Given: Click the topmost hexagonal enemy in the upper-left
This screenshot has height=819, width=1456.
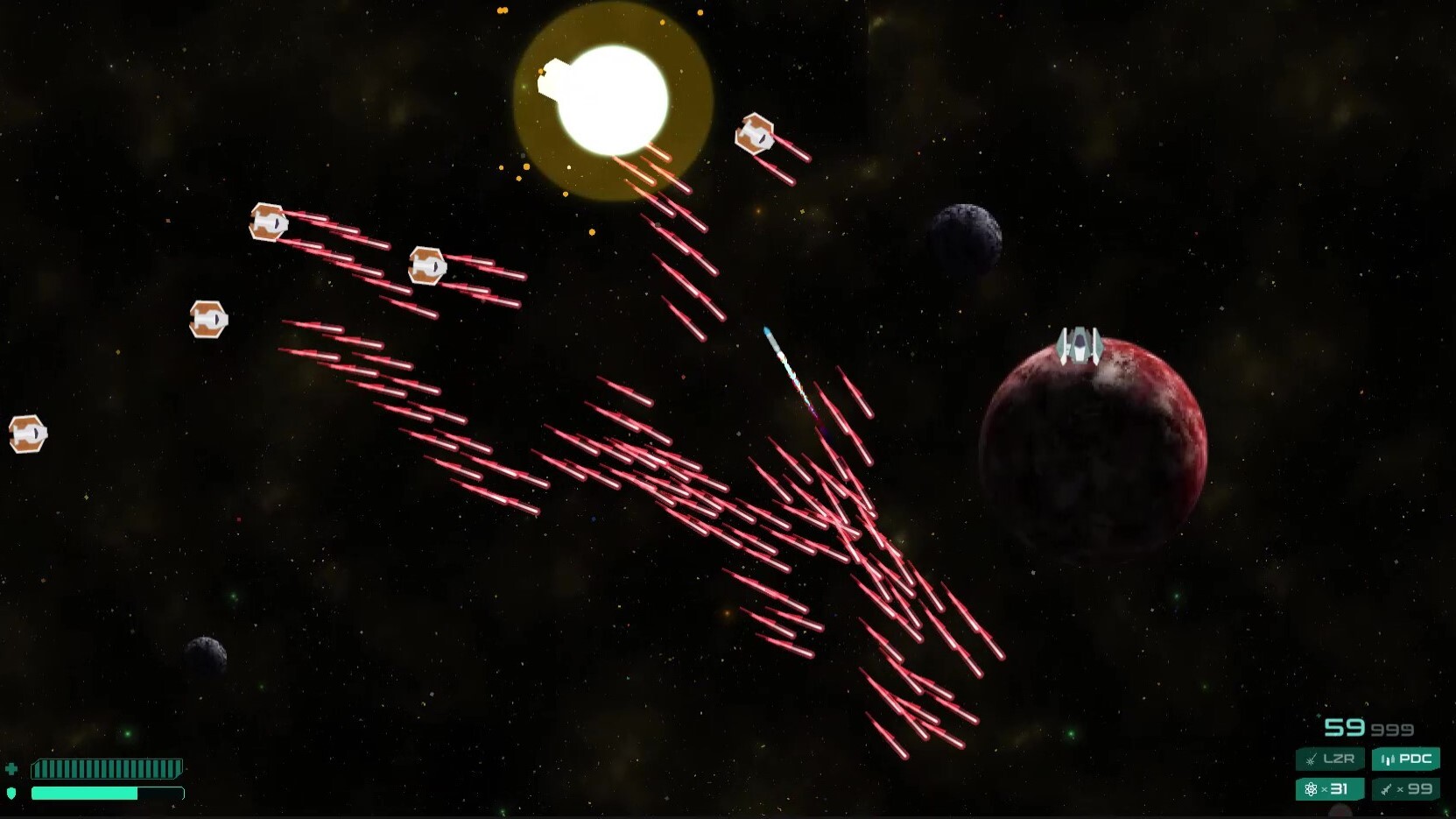Looking at the screenshot, I should coord(270,223).
